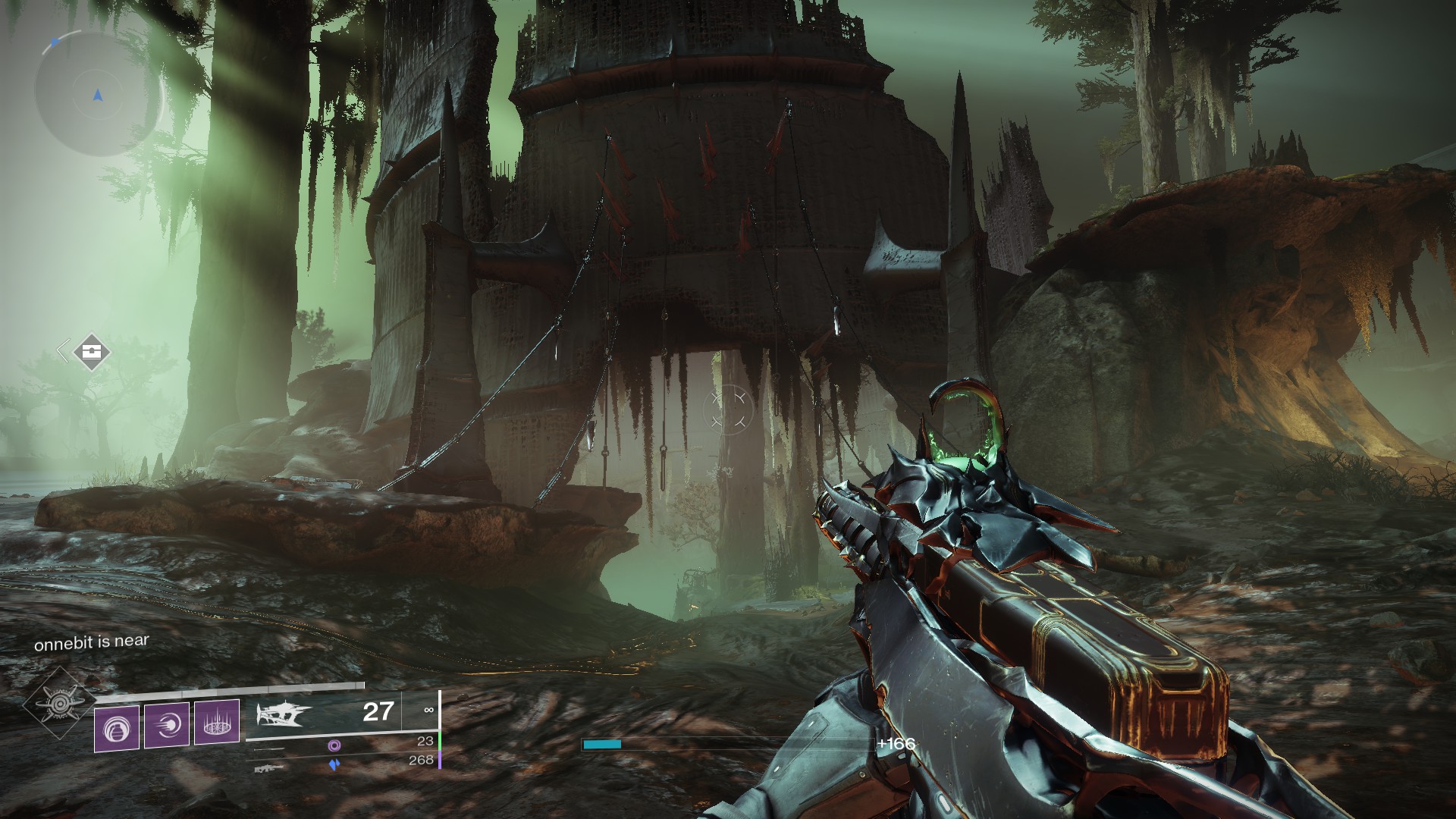Select the grenade ability icon
Viewport: 1456px width, 819px height.
[x=118, y=728]
